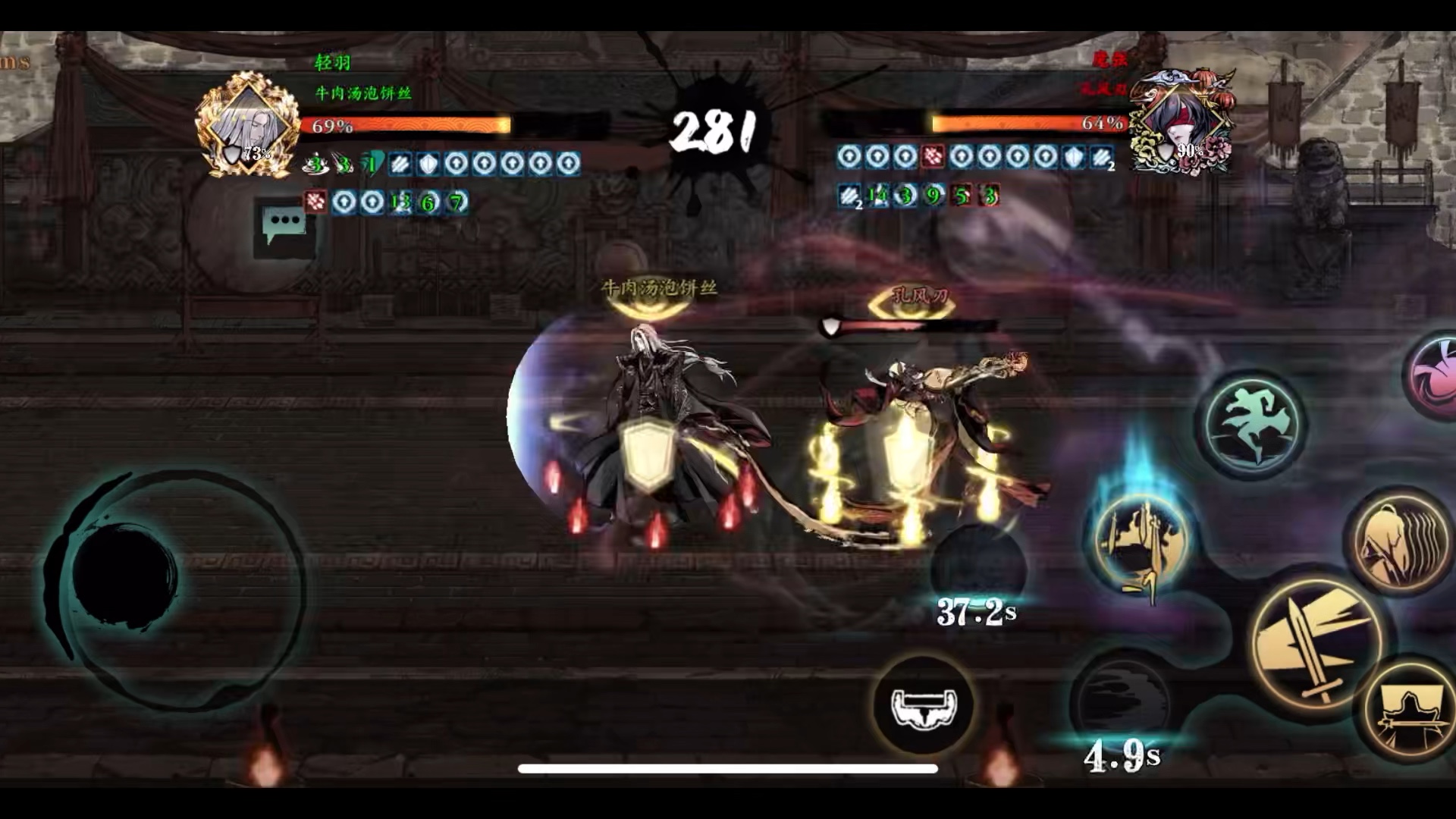Select the skill on 37.2s cooldown
1456x819 pixels.
pyautogui.click(x=978, y=569)
